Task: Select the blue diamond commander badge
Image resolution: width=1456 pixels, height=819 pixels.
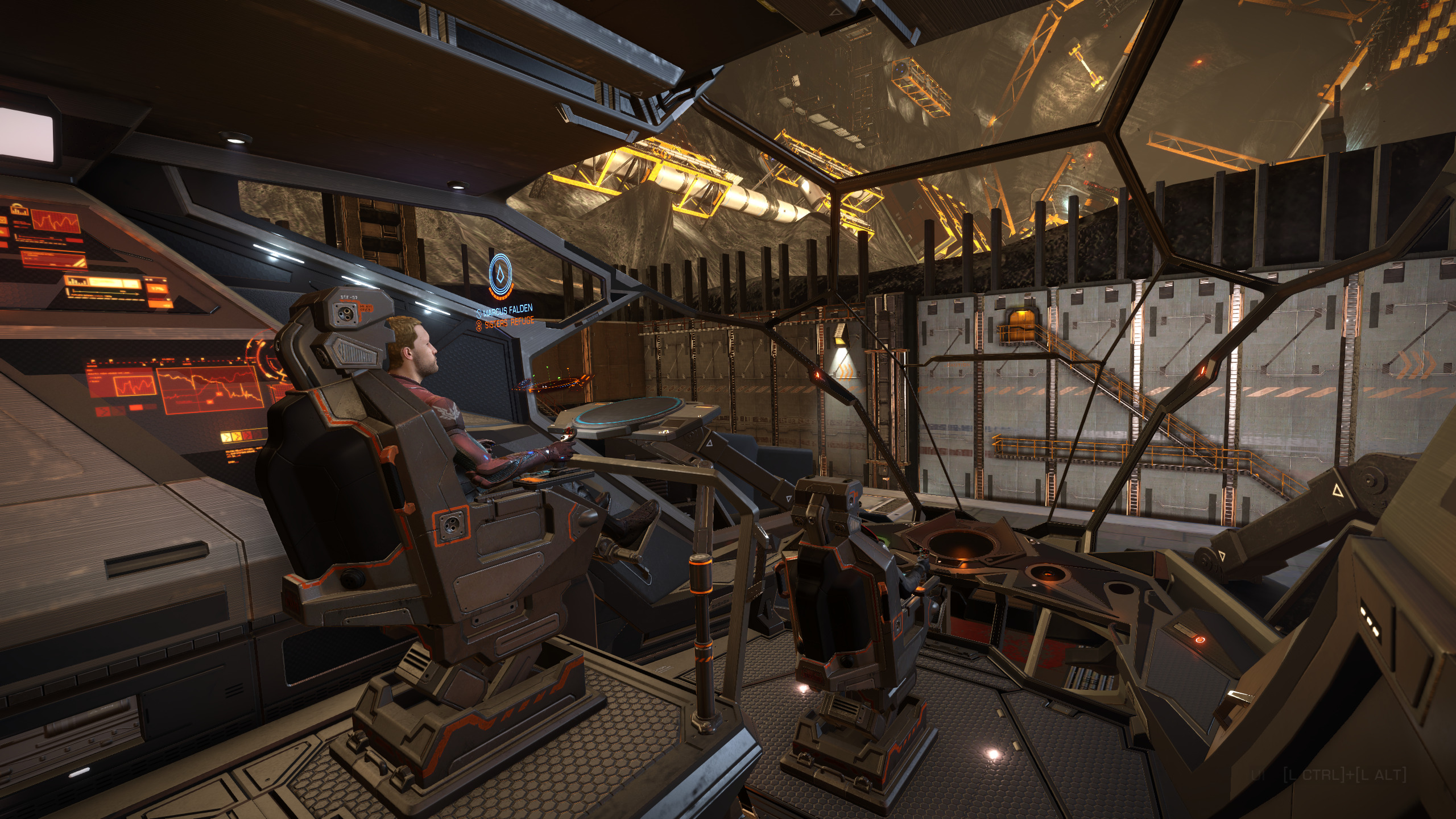Action: 500,276
